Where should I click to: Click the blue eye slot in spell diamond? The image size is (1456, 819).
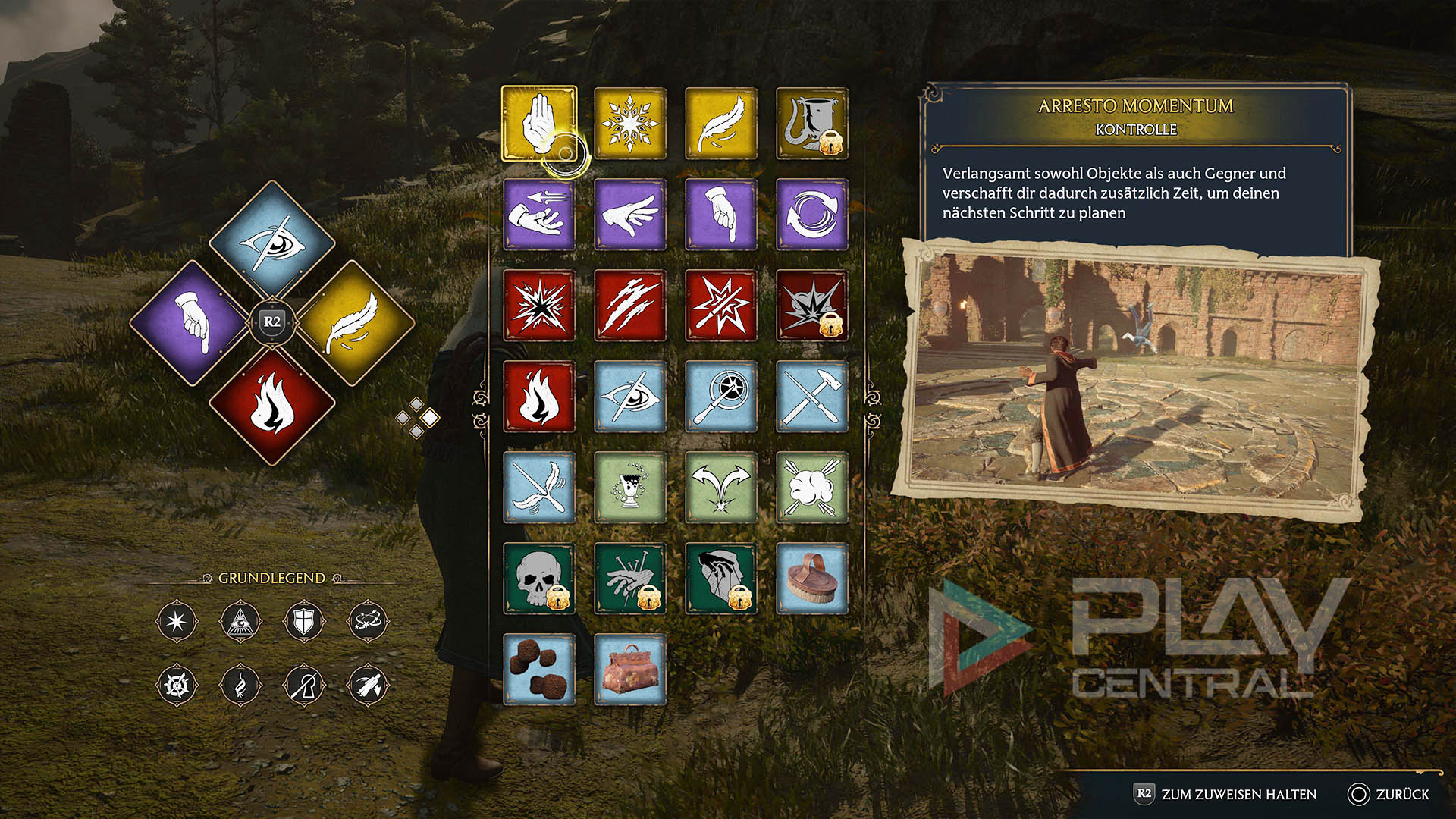(272, 243)
